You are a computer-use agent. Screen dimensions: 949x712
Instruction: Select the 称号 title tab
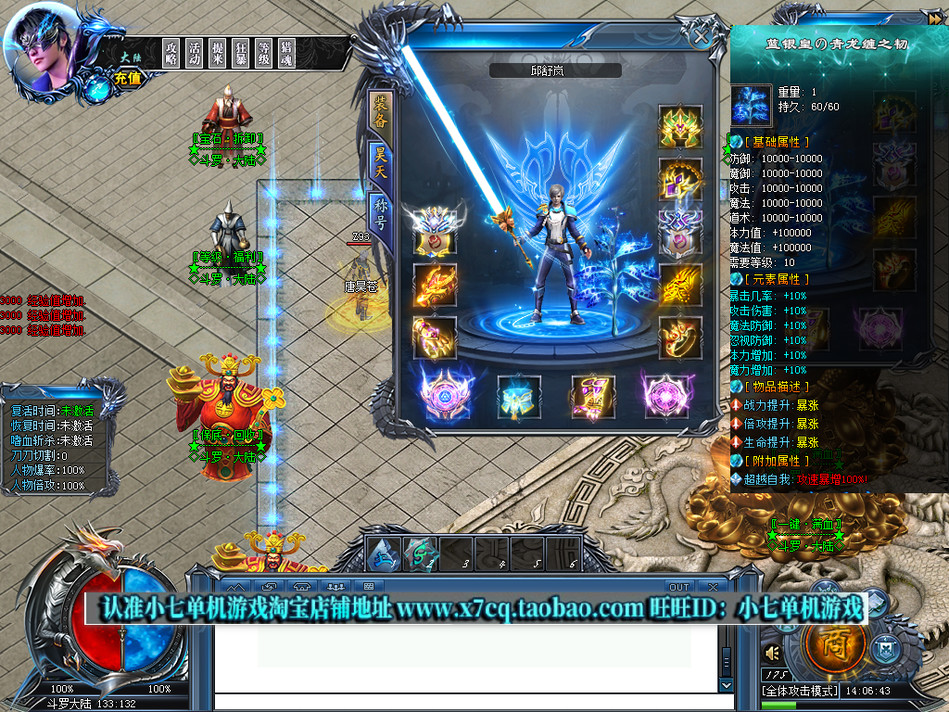(x=381, y=209)
